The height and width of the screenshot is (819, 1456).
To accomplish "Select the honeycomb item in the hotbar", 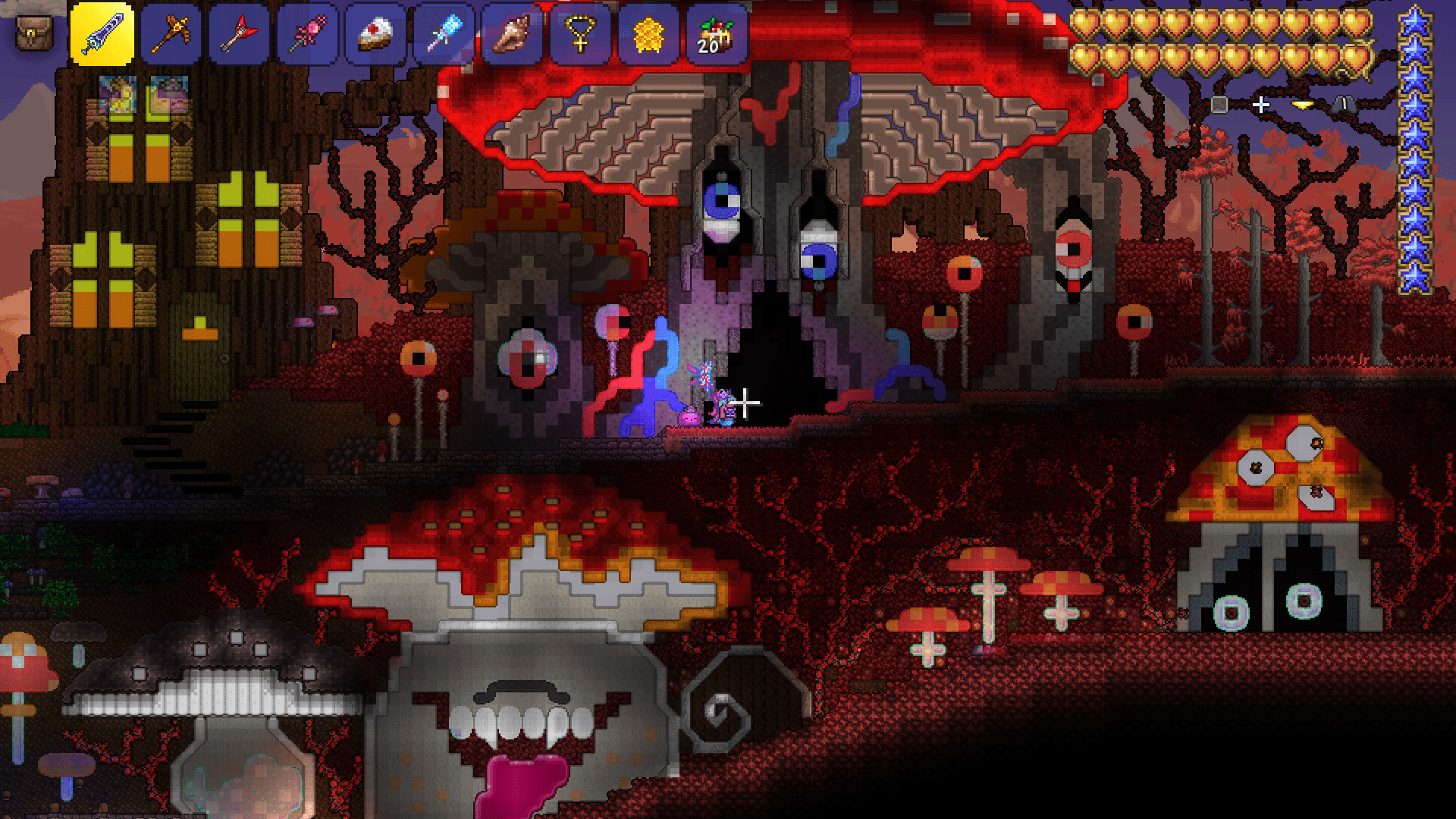I will 650,34.
